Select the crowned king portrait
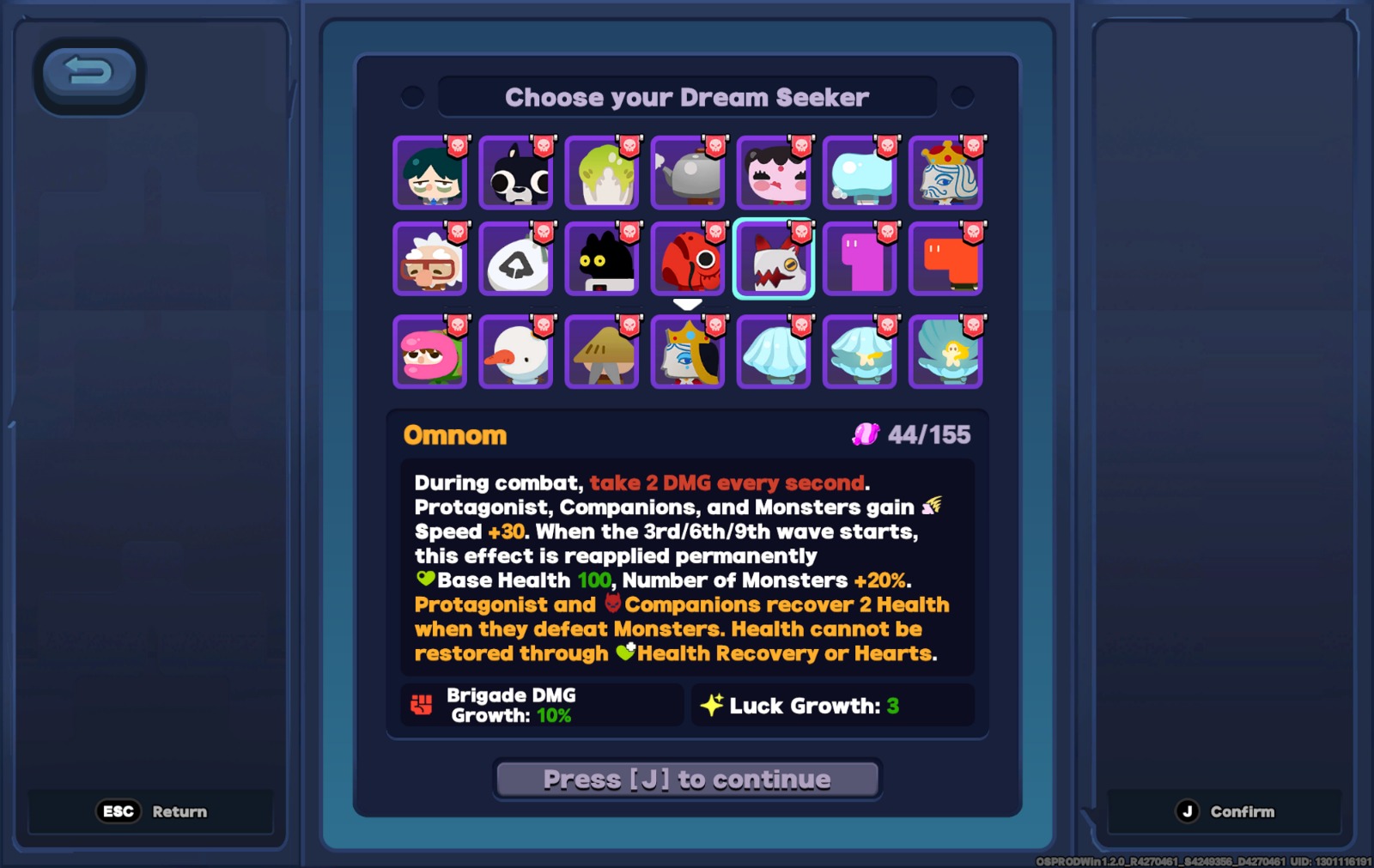 tap(945, 174)
